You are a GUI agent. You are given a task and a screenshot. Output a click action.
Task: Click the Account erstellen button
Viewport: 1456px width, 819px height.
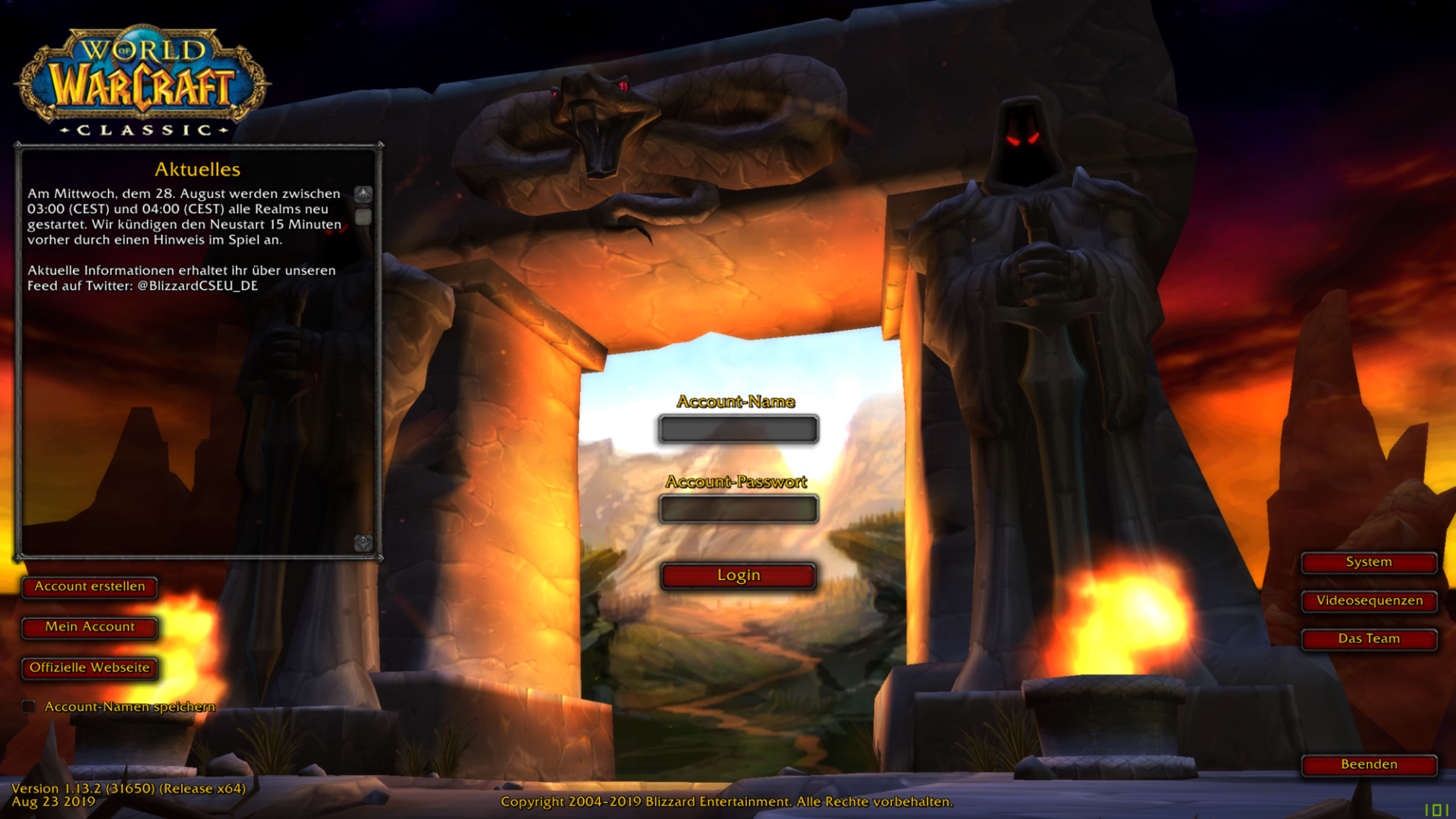[89, 586]
